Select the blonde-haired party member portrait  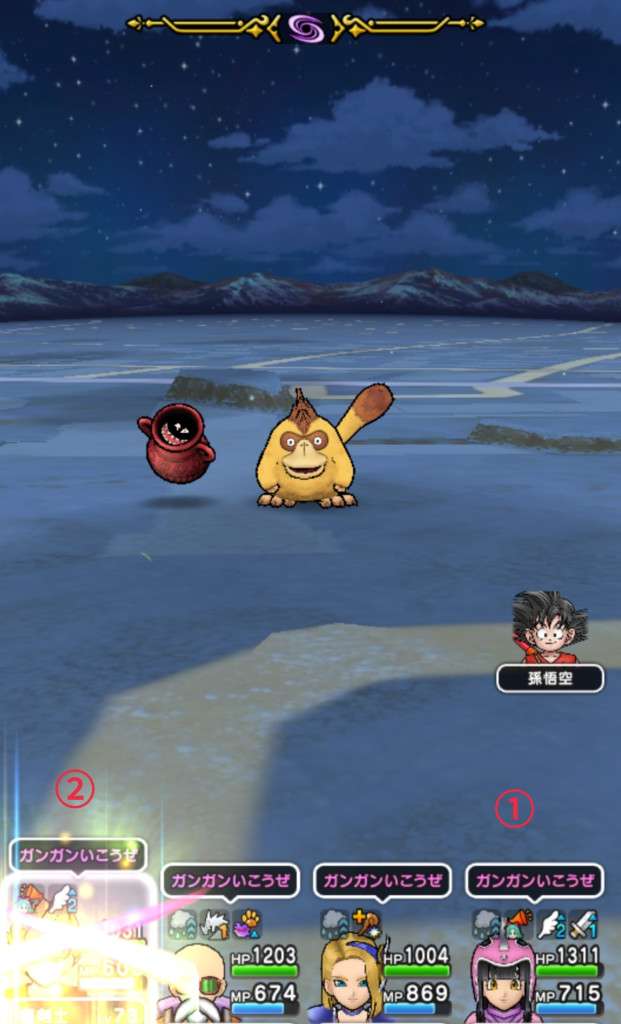(350, 980)
